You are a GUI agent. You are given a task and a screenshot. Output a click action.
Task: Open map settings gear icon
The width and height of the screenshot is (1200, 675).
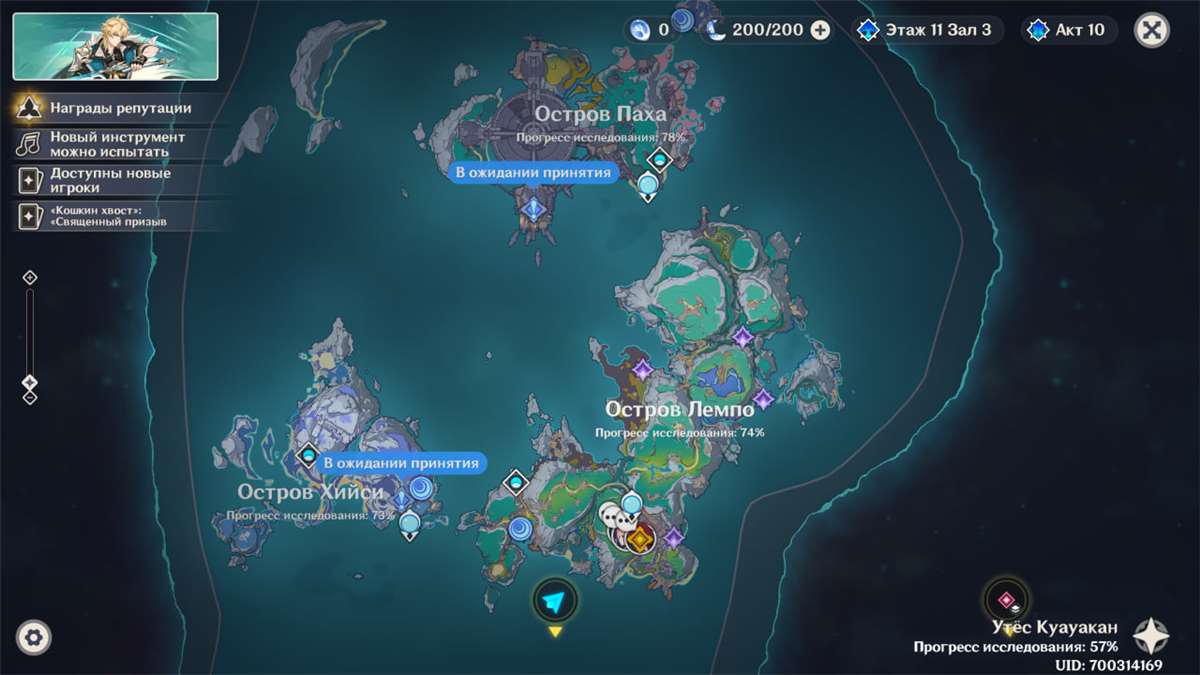[34, 637]
